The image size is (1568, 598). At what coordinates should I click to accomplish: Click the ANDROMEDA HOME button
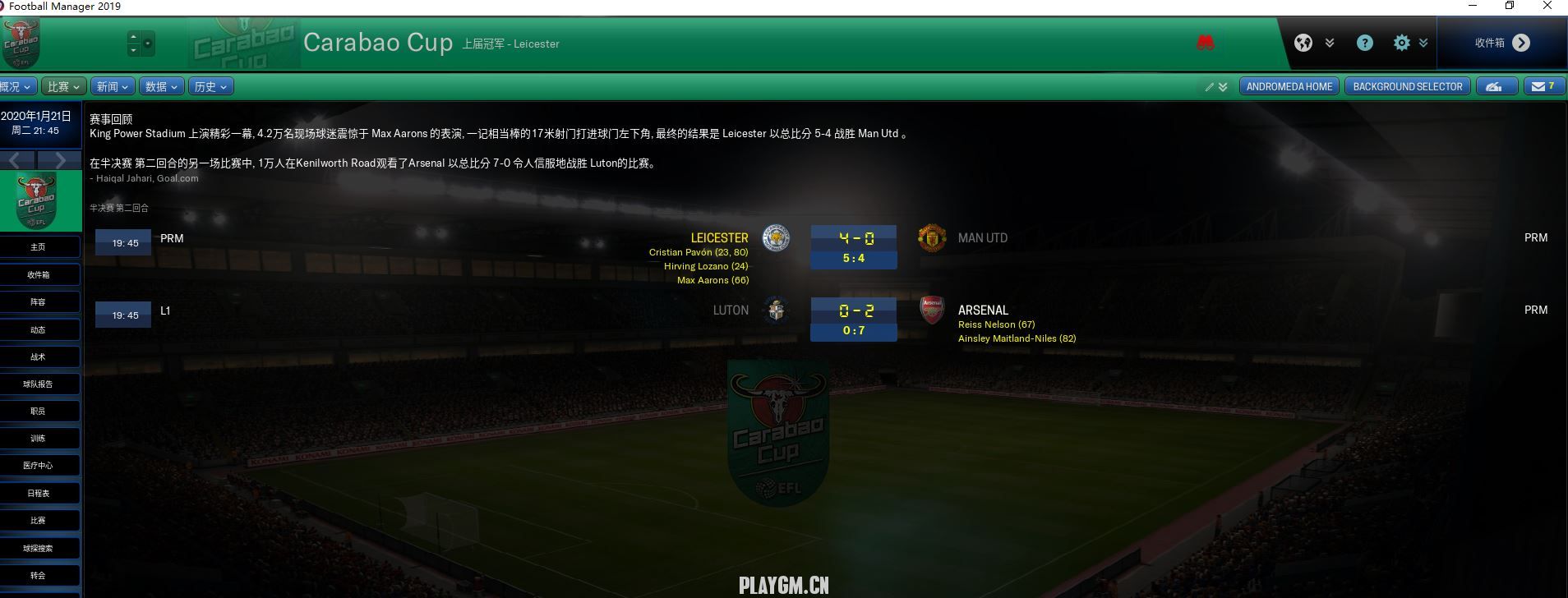click(1289, 86)
